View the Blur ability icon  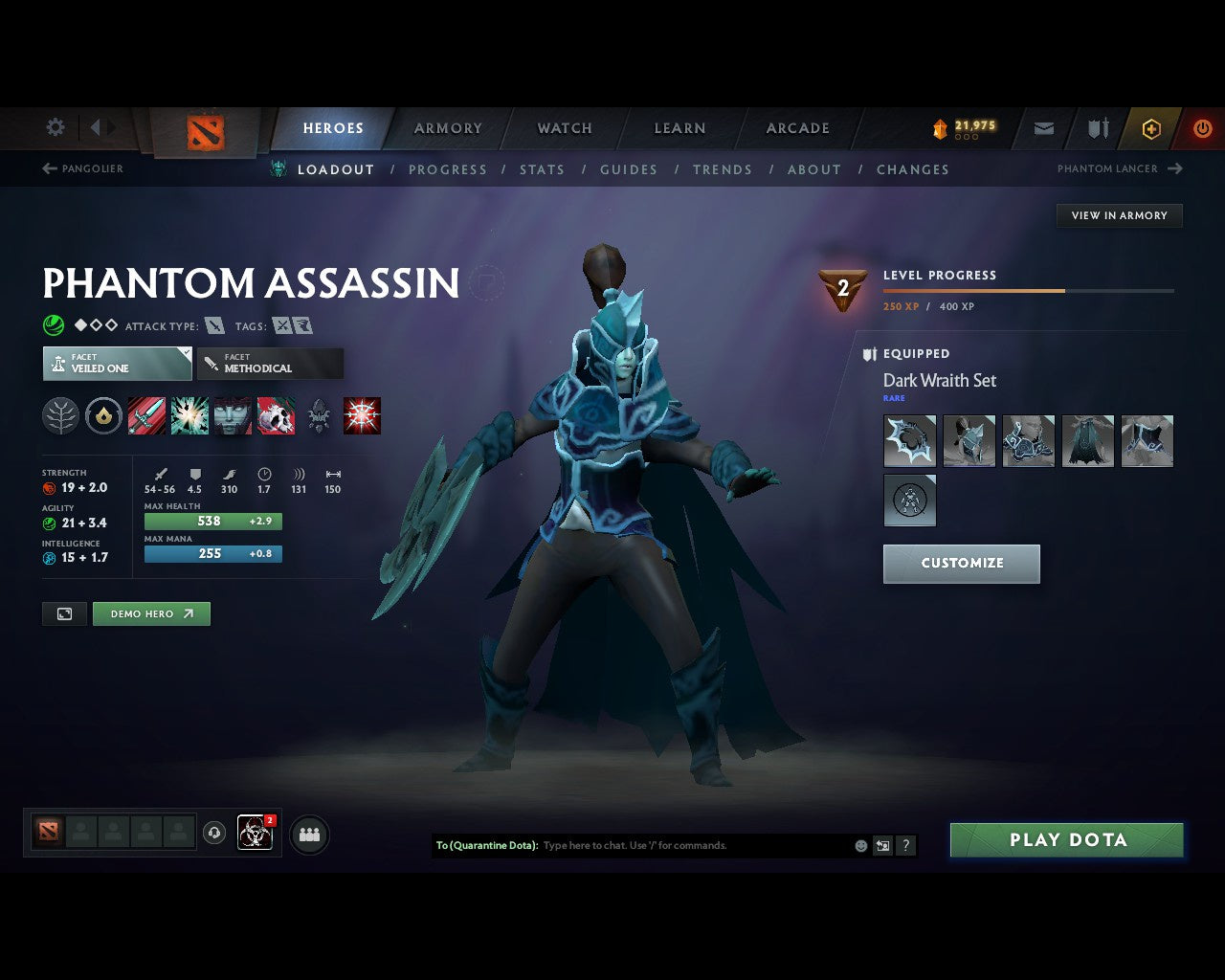233,415
